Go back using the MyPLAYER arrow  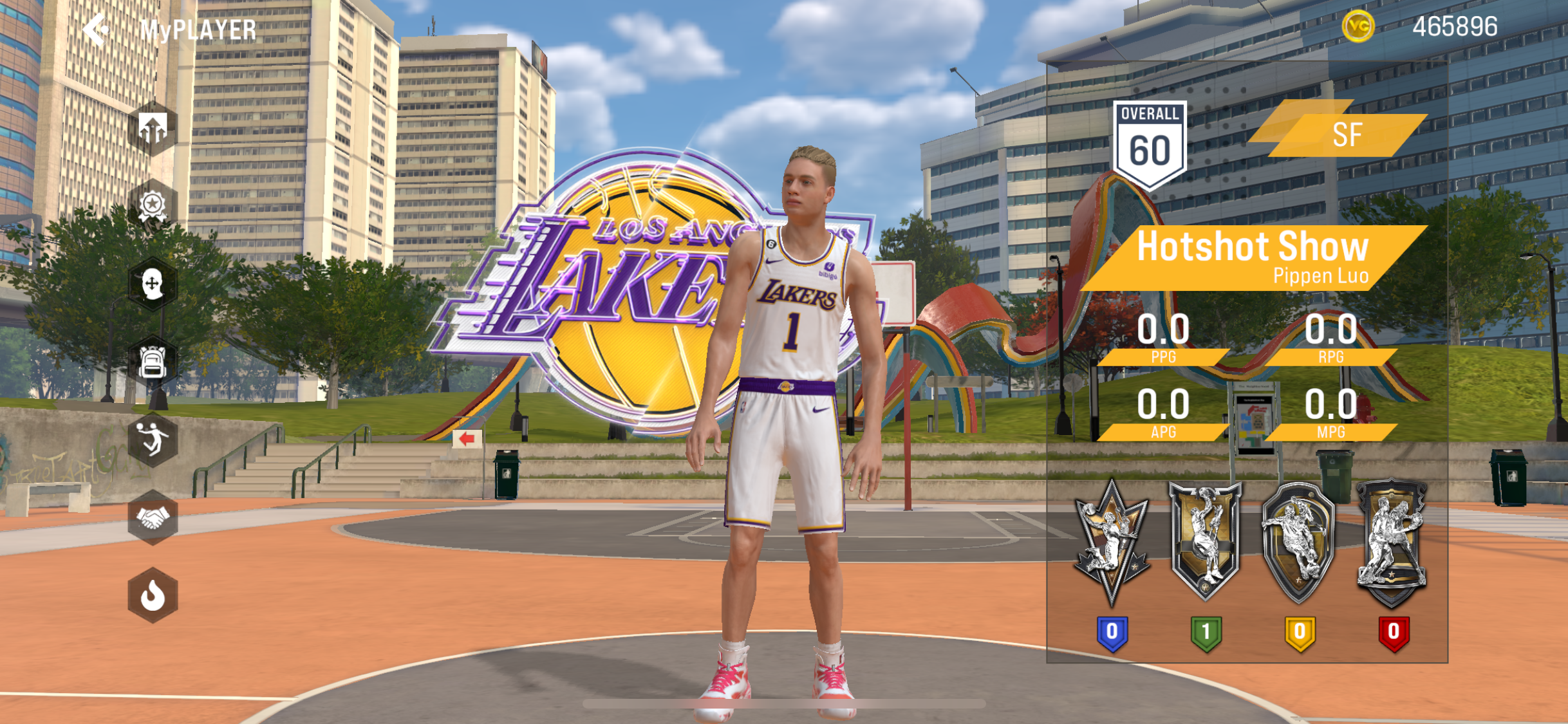97,30
